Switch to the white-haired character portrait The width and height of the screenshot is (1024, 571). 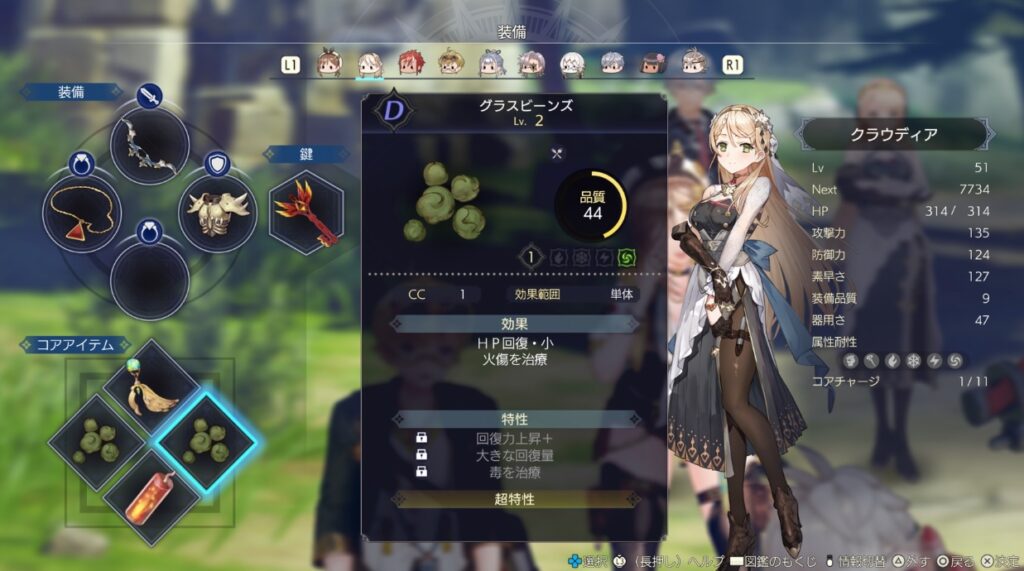point(572,64)
